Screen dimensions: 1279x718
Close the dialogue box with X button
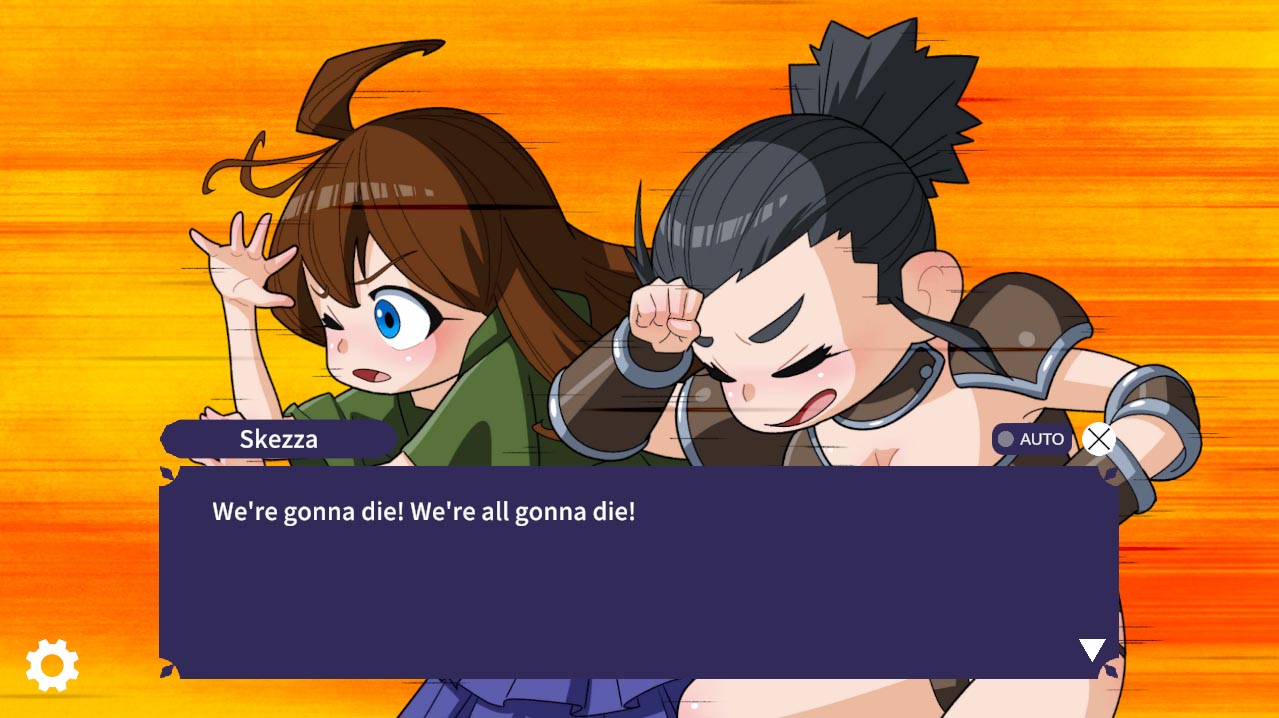1098,439
